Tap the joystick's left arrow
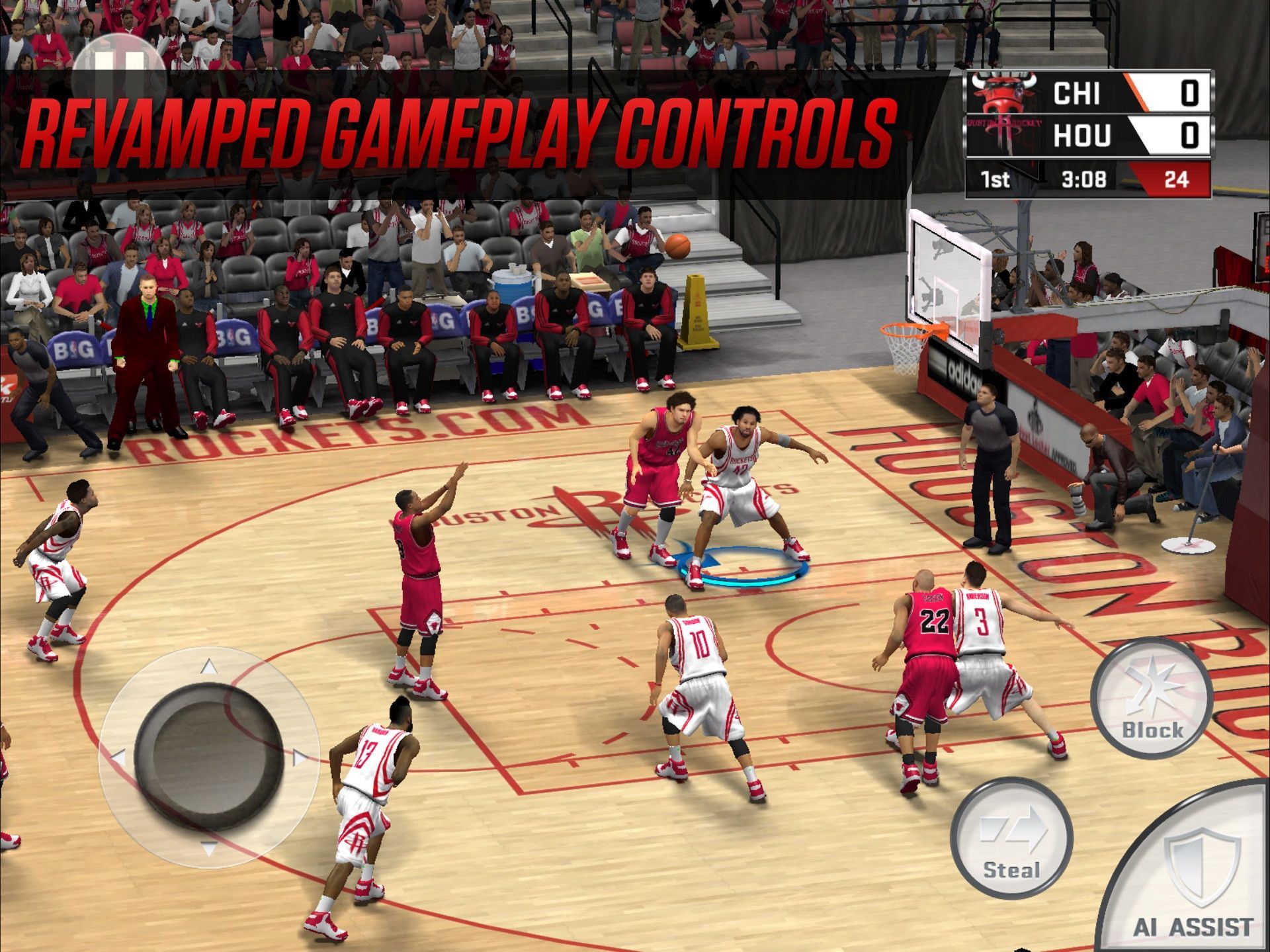Image resolution: width=1270 pixels, height=952 pixels. 119,757
